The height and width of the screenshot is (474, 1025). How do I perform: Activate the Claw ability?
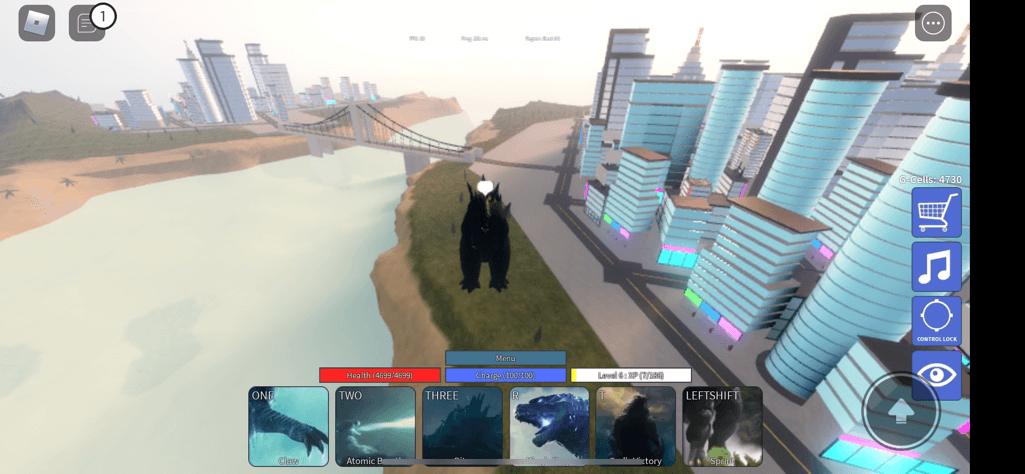tap(288, 426)
